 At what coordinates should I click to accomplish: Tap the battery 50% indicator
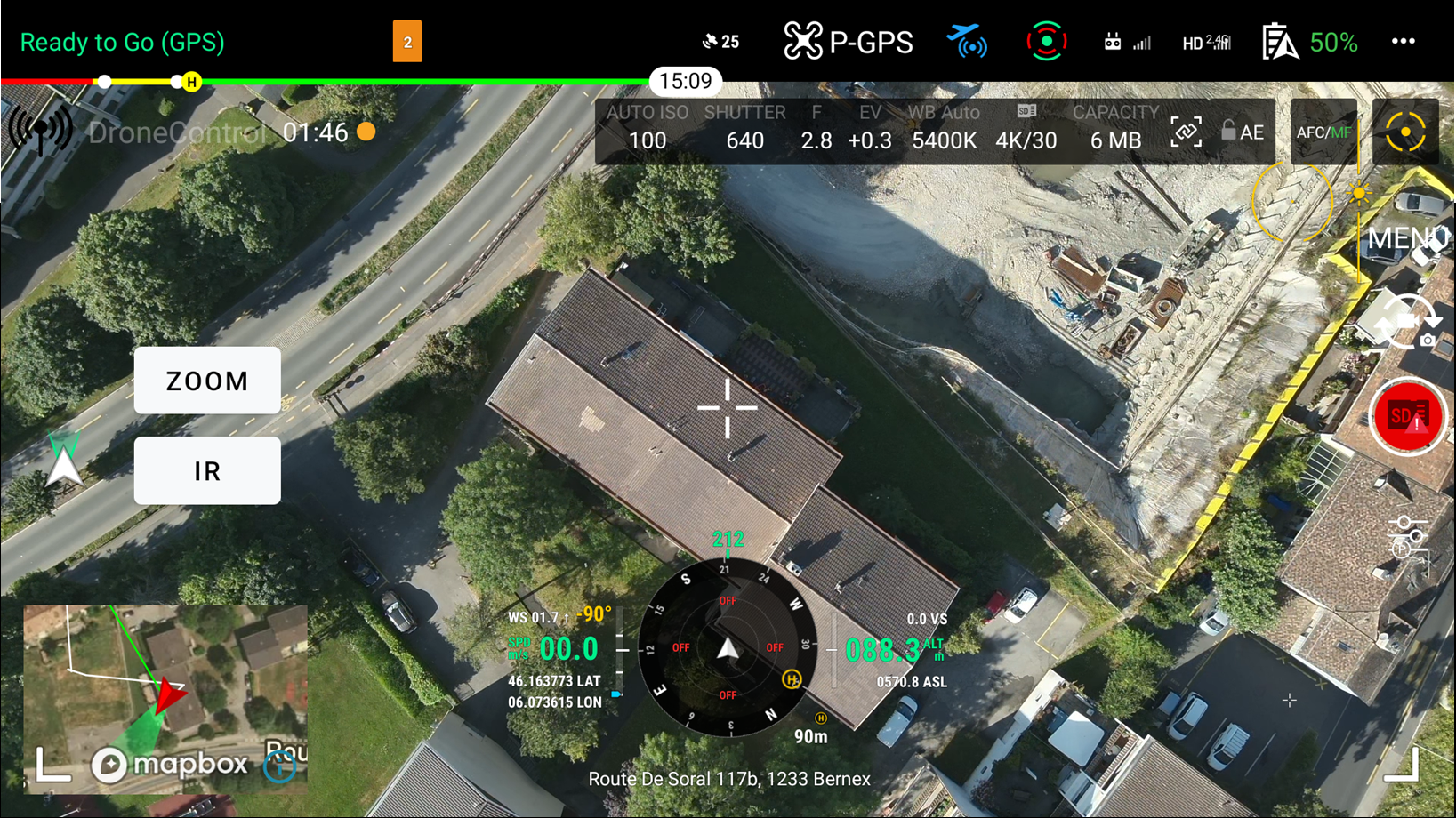point(1310,42)
